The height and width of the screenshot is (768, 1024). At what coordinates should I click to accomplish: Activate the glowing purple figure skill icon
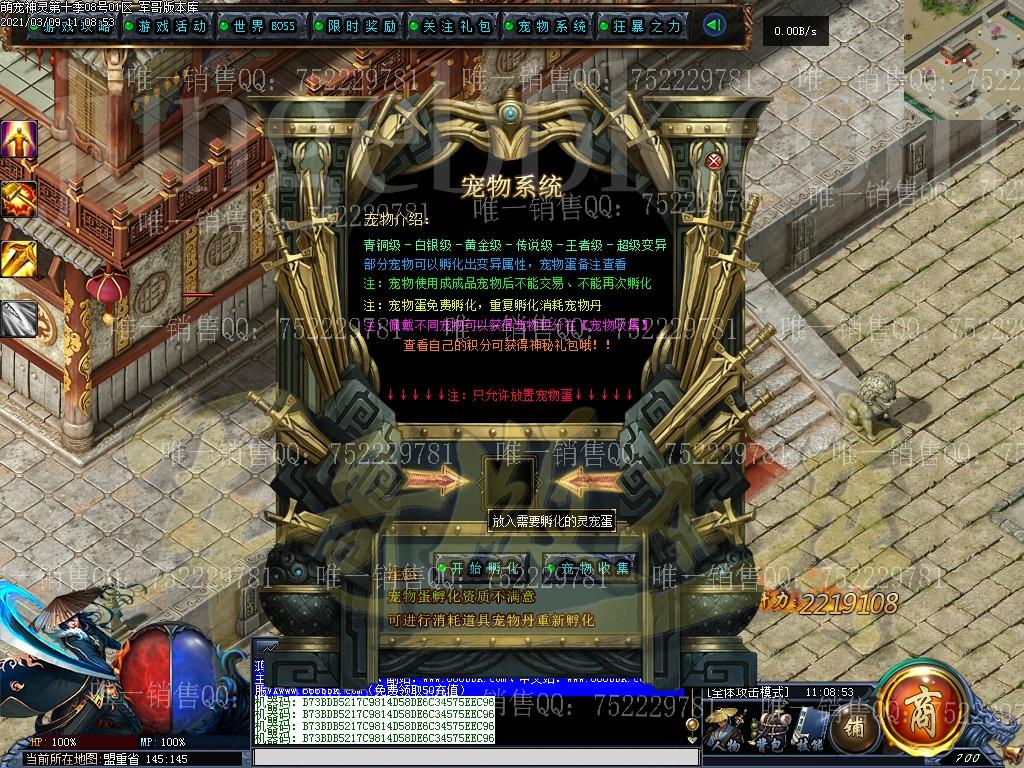pyautogui.click(x=19, y=141)
